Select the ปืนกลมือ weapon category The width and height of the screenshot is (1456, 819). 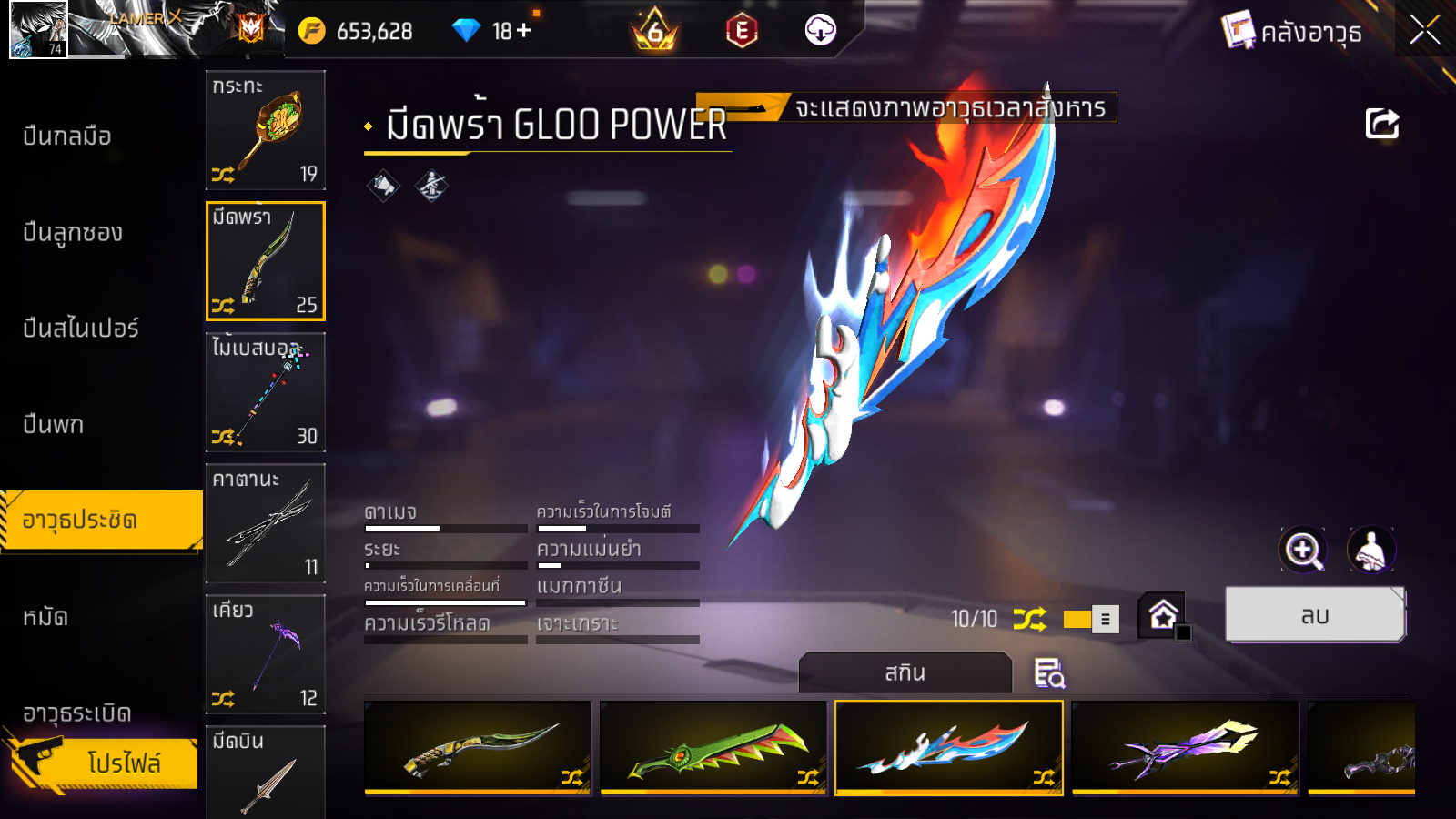click(x=67, y=136)
